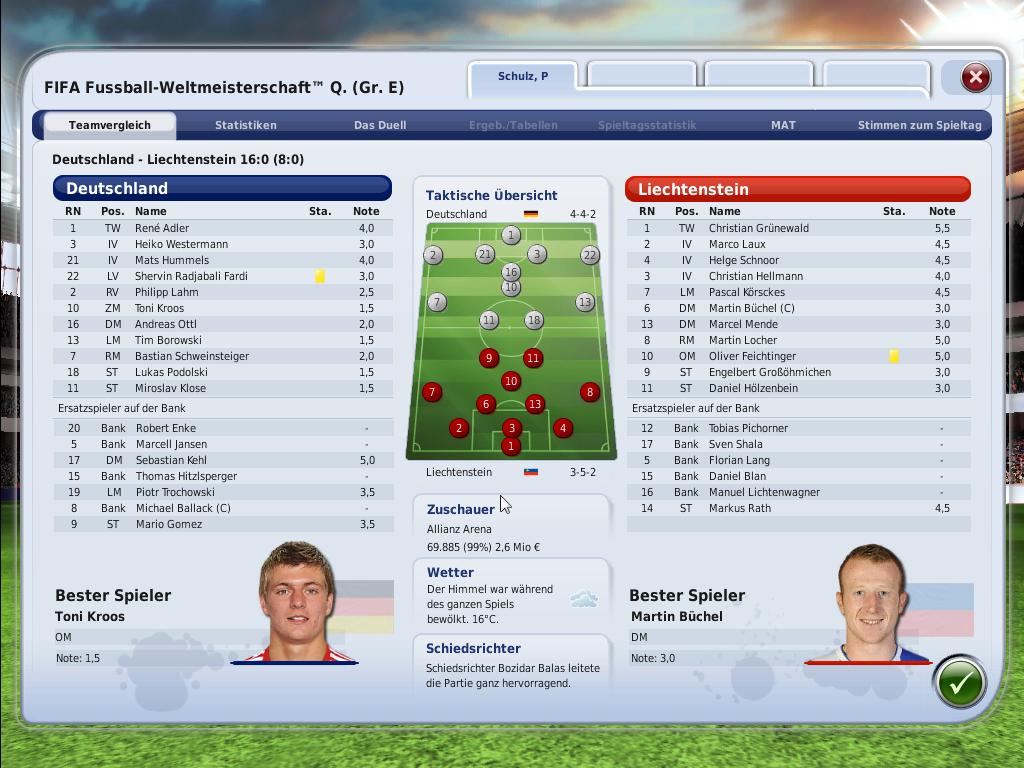Switch to the Statistiken tab
This screenshot has width=1024, height=768.
click(x=245, y=125)
